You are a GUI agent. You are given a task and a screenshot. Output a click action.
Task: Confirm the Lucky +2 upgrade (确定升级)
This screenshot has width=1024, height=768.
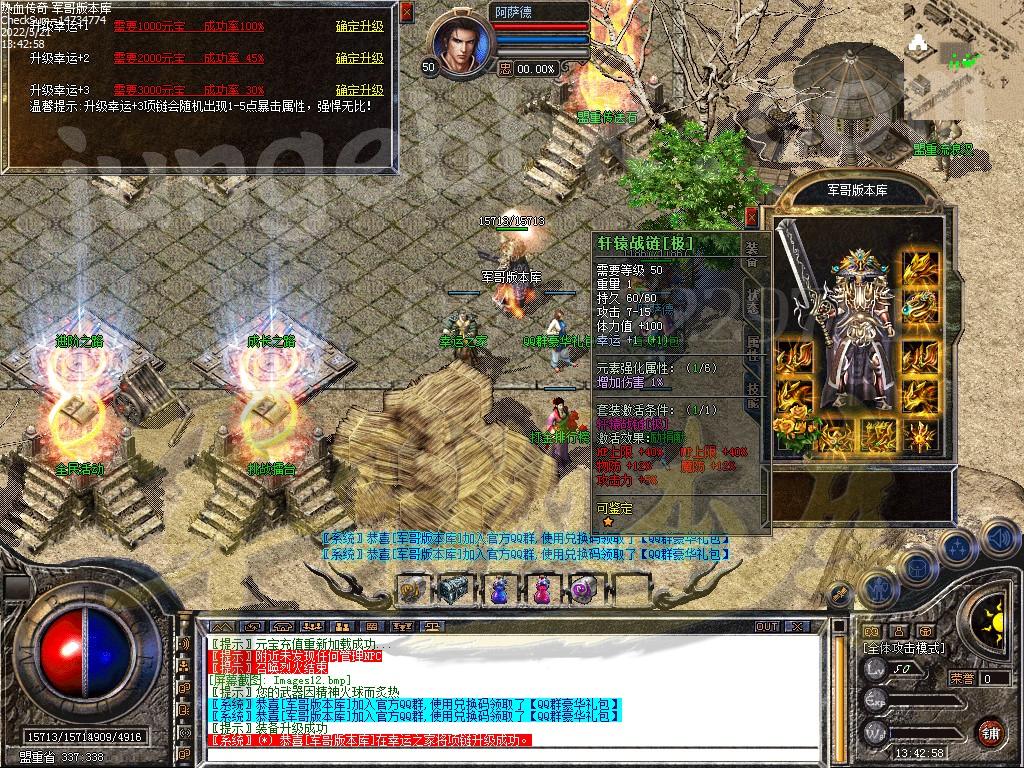tap(359, 58)
